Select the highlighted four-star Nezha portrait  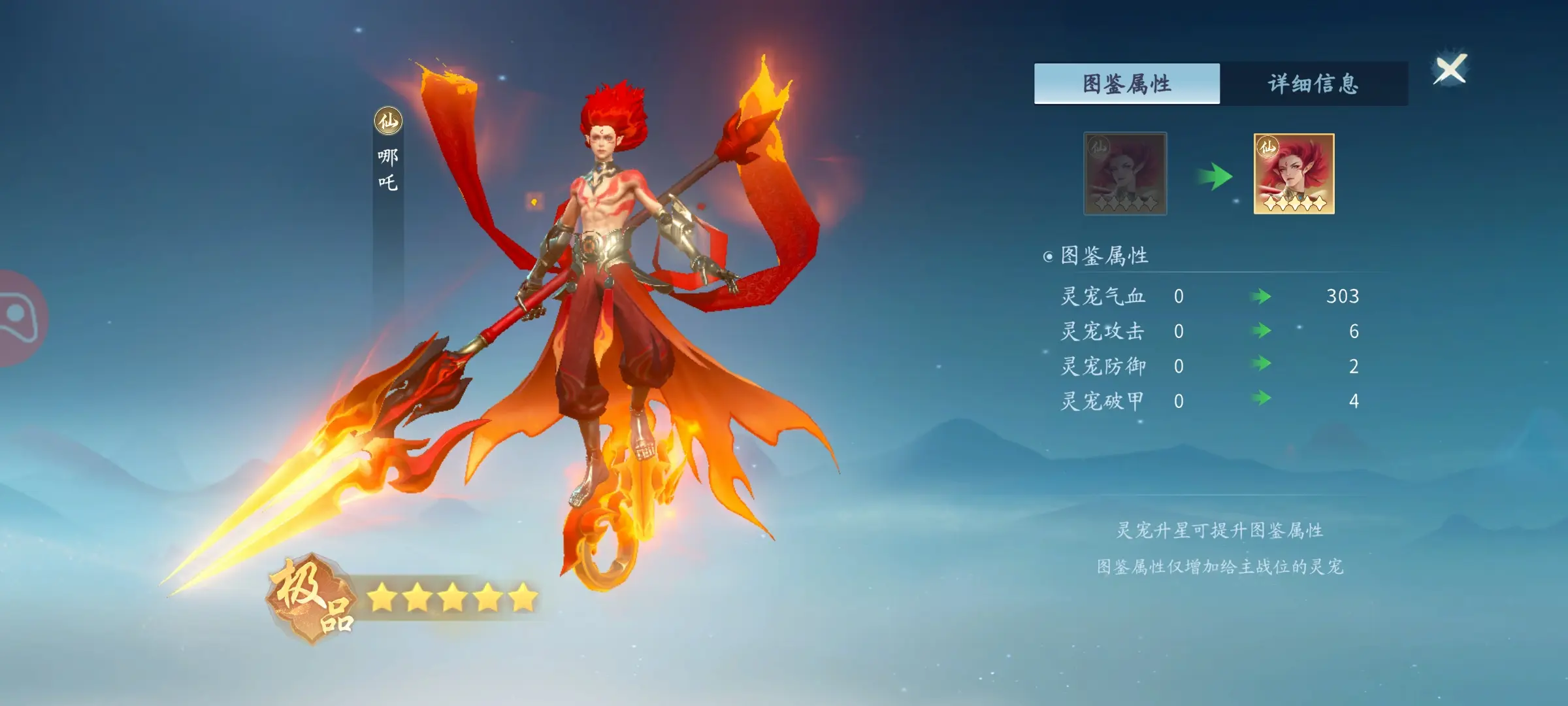[1294, 174]
